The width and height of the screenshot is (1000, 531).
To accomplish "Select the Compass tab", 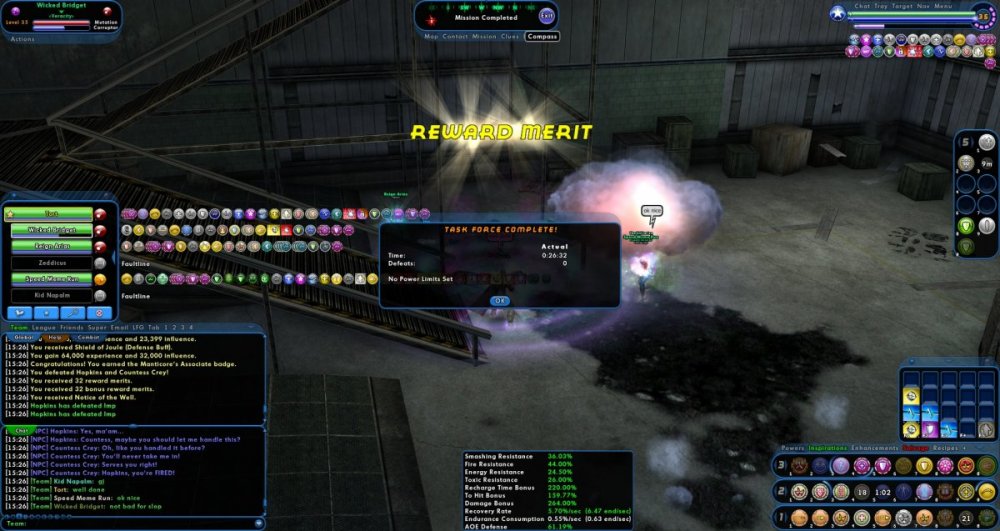I will pyautogui.click(x=541, y=36).
